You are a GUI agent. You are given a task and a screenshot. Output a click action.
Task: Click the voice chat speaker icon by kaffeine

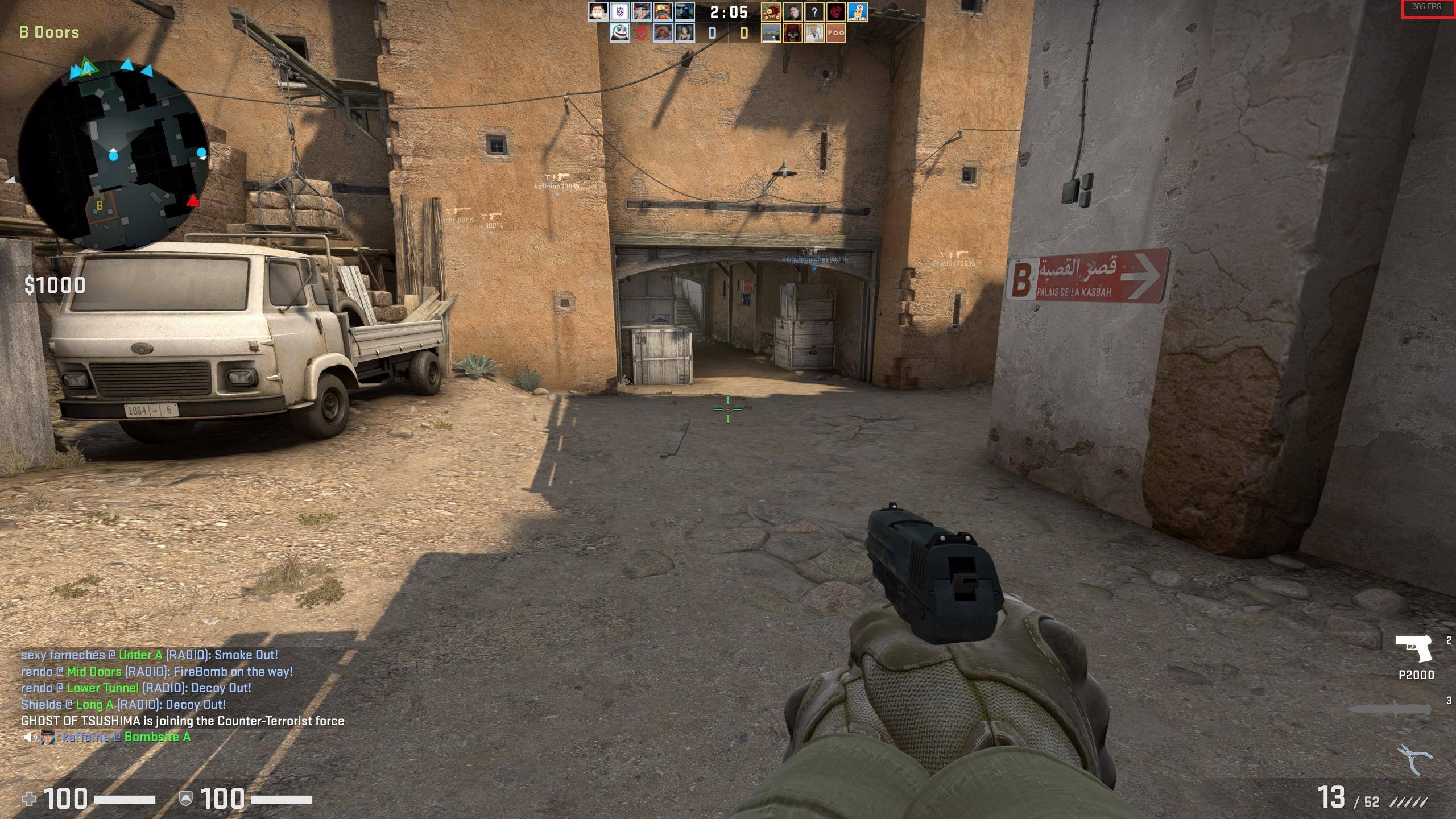tap(30, 738)
